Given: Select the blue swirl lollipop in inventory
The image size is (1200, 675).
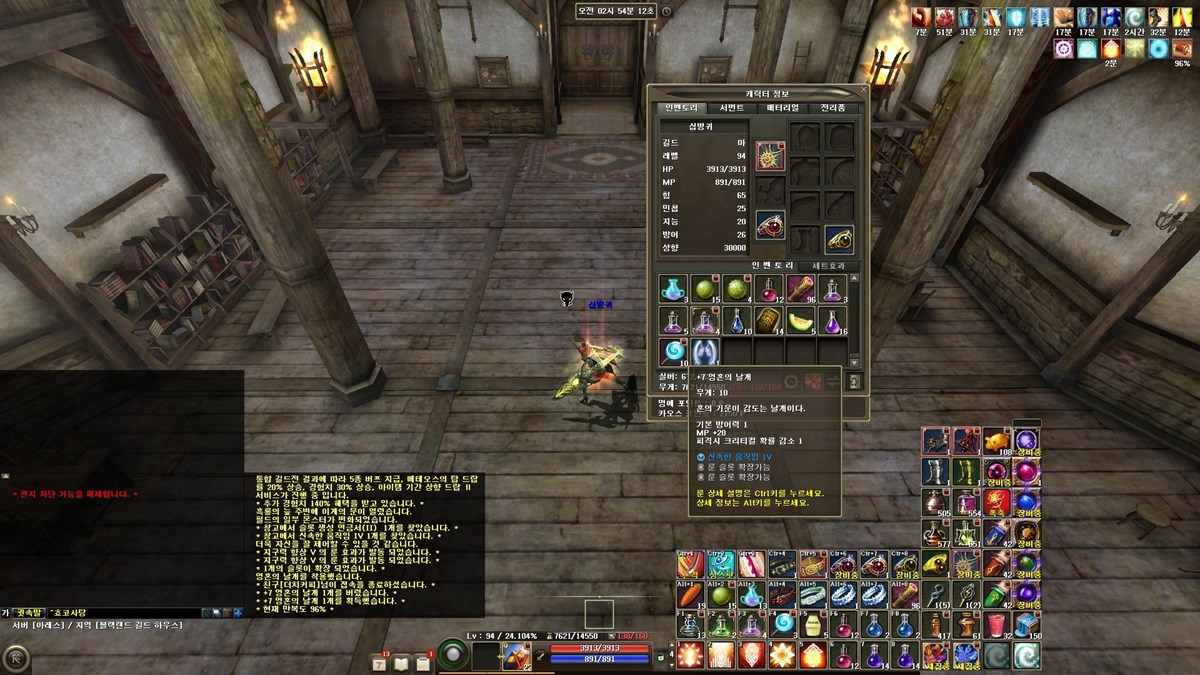Looking at the screenshot, I should tap(672, 352).
